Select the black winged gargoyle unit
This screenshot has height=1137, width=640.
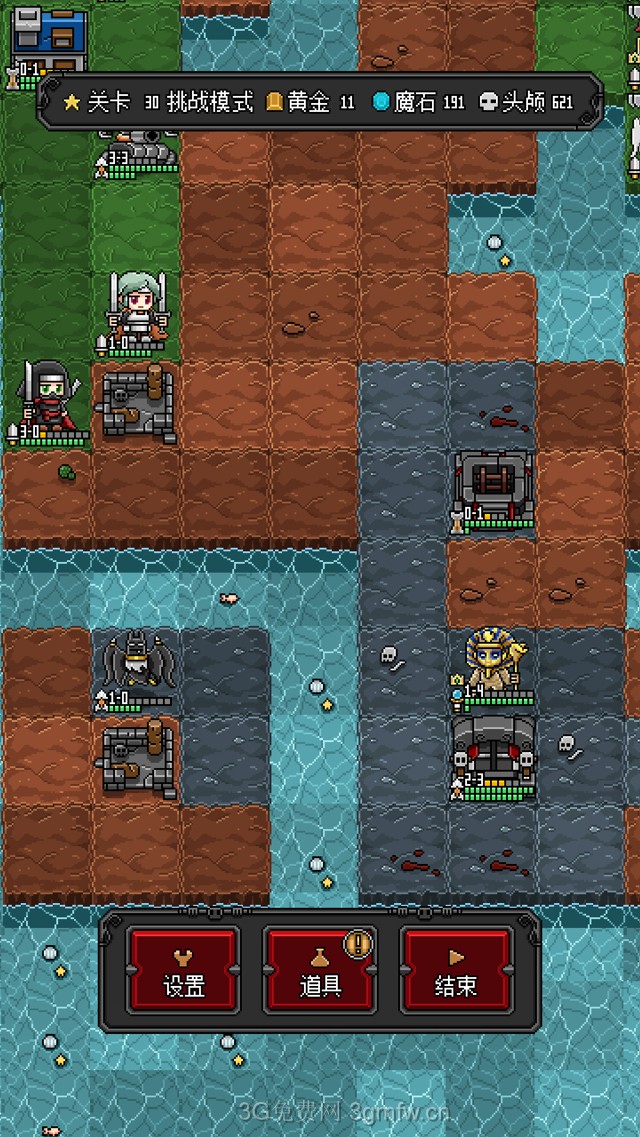tap(136, 664)
